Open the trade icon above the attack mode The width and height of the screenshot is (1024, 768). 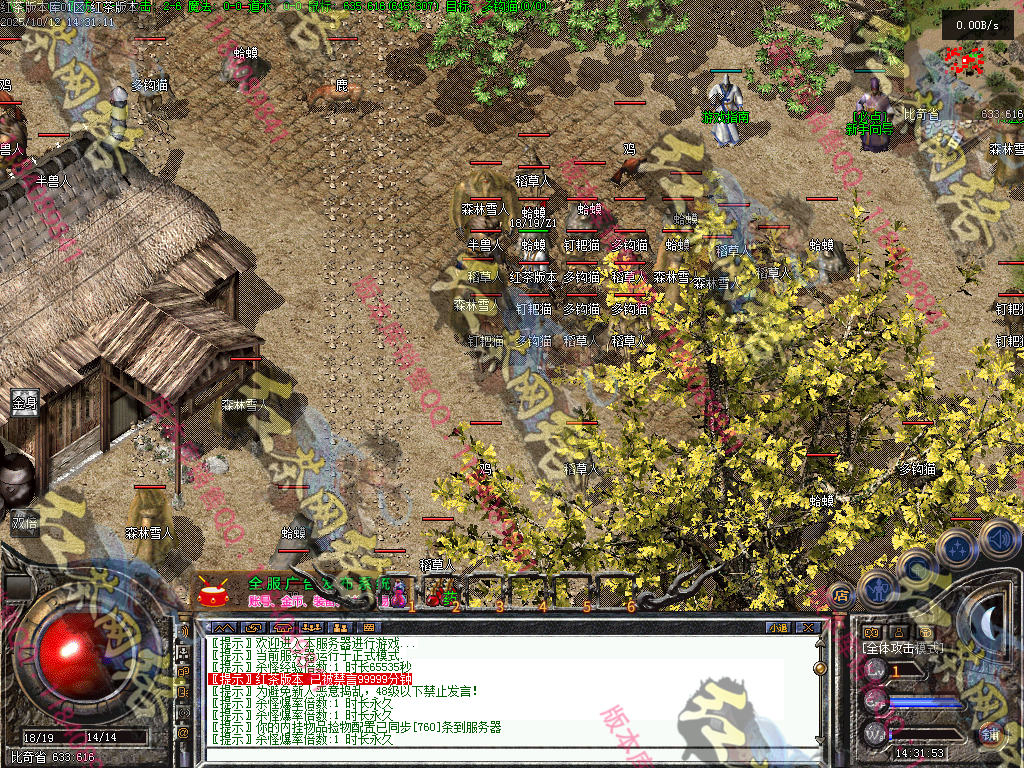tap(871, 632)
